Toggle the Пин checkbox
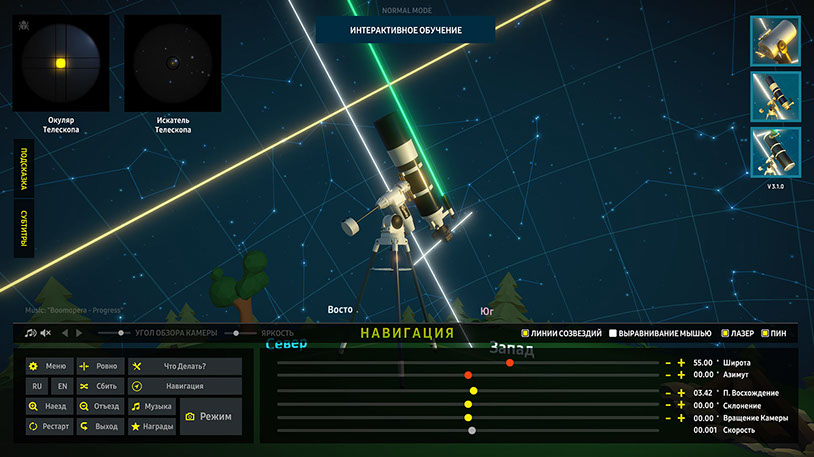 coord(766,333)
